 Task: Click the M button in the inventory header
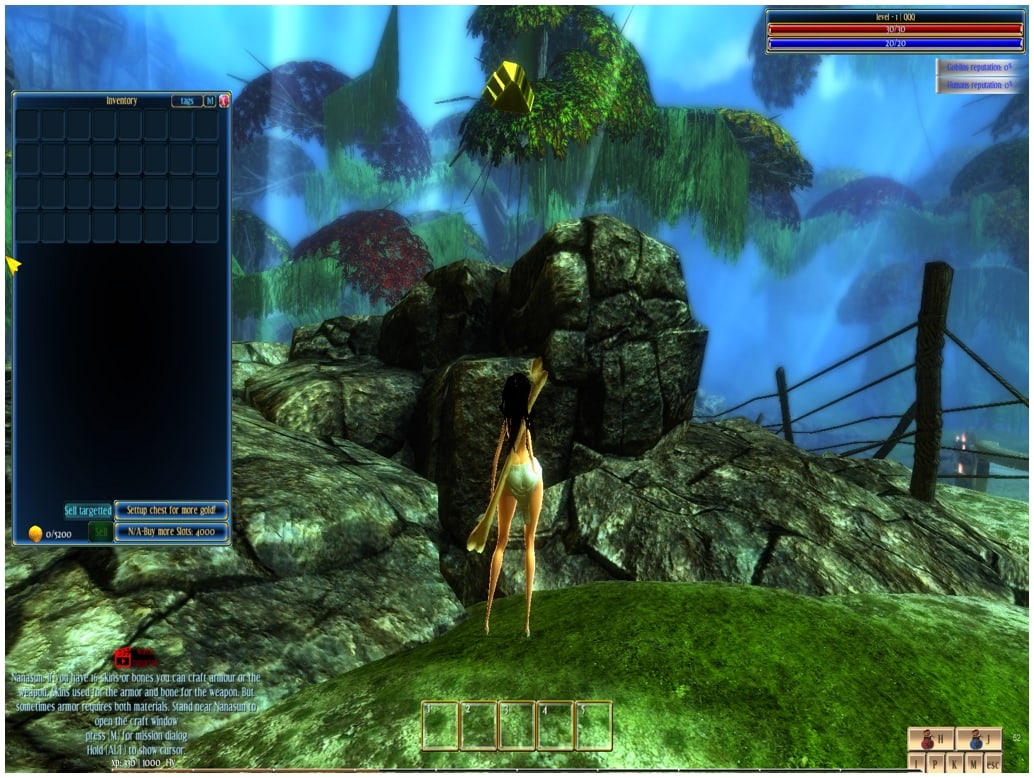pos(209,100)
